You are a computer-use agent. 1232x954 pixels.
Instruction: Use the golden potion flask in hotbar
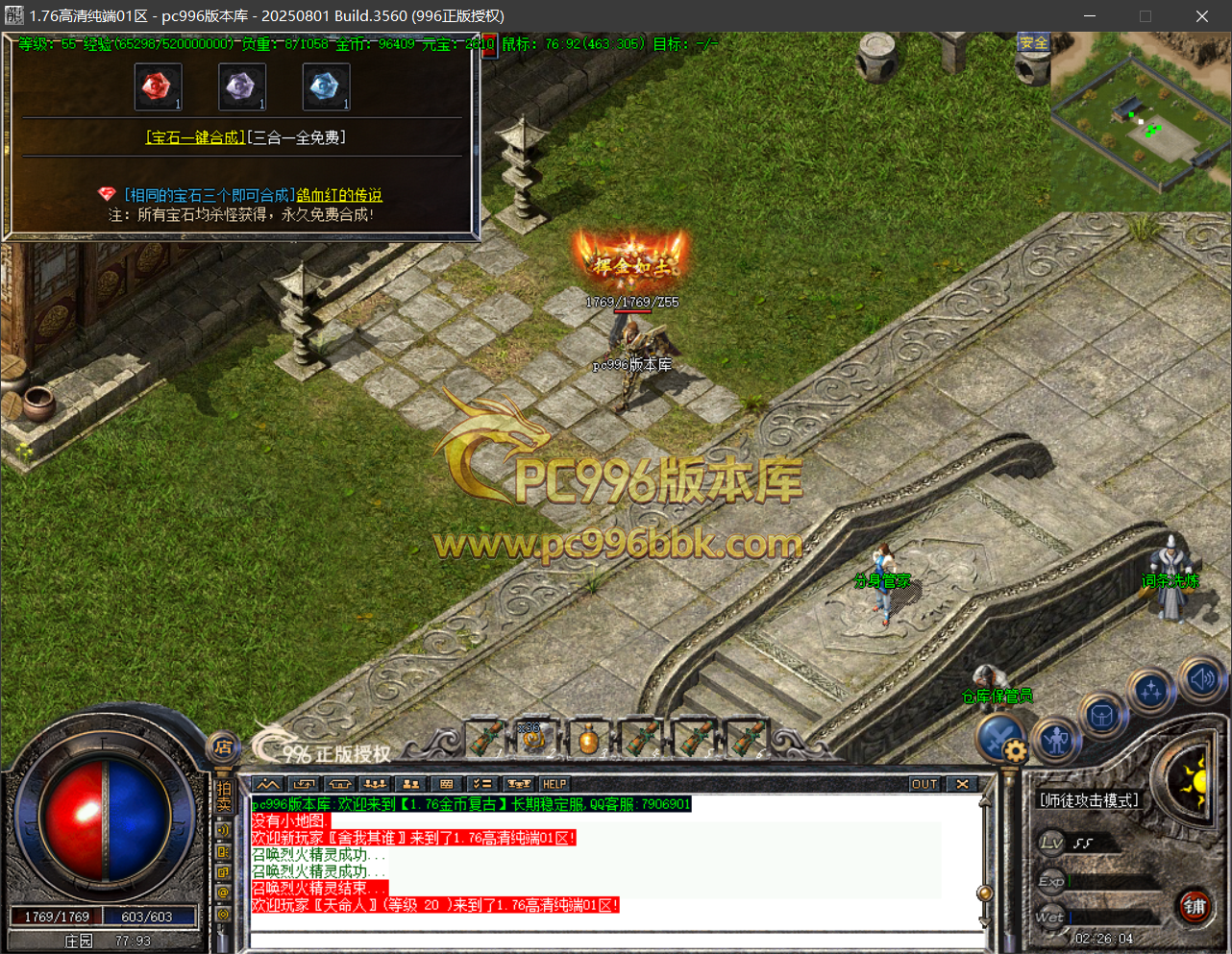[589, 740]
